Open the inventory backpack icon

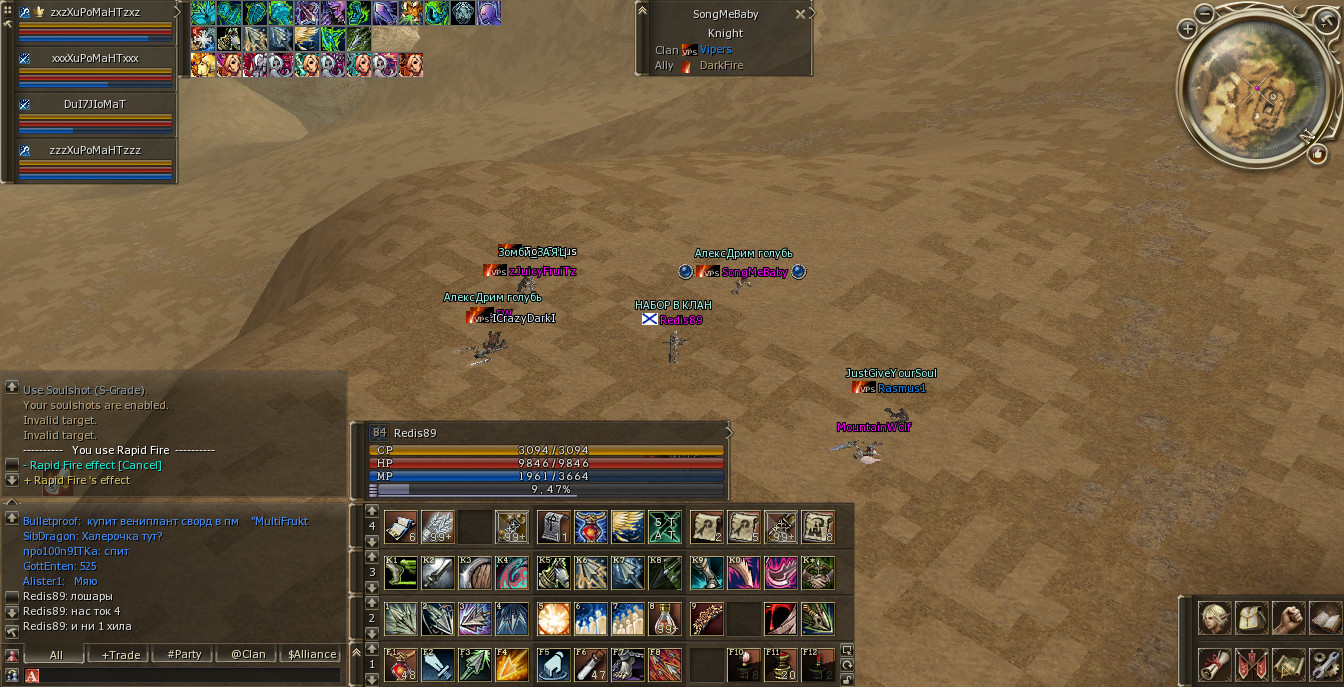point(1251,618)
